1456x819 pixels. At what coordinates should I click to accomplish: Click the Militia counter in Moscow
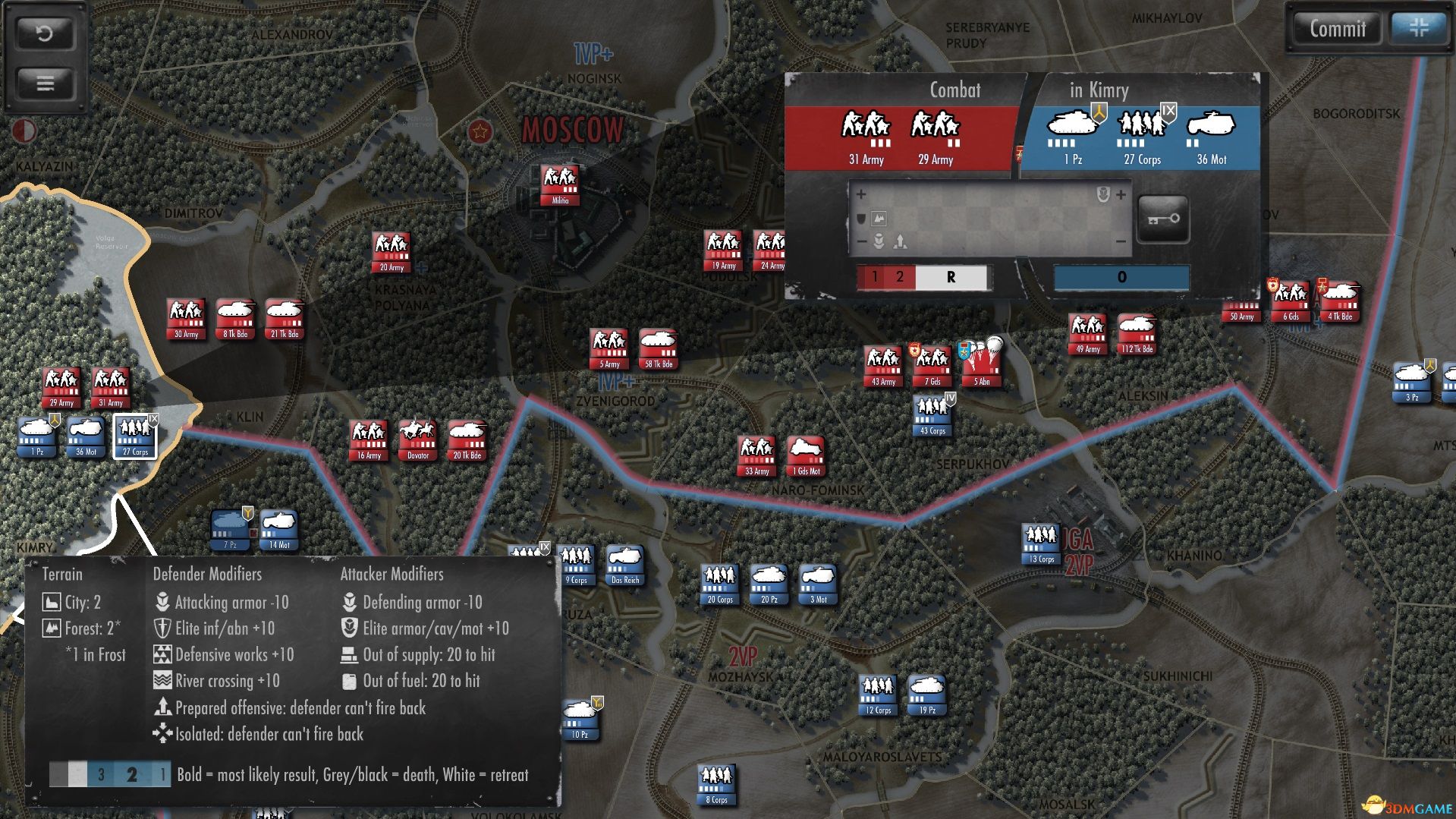pyautogui.click(x=560, y=185)
